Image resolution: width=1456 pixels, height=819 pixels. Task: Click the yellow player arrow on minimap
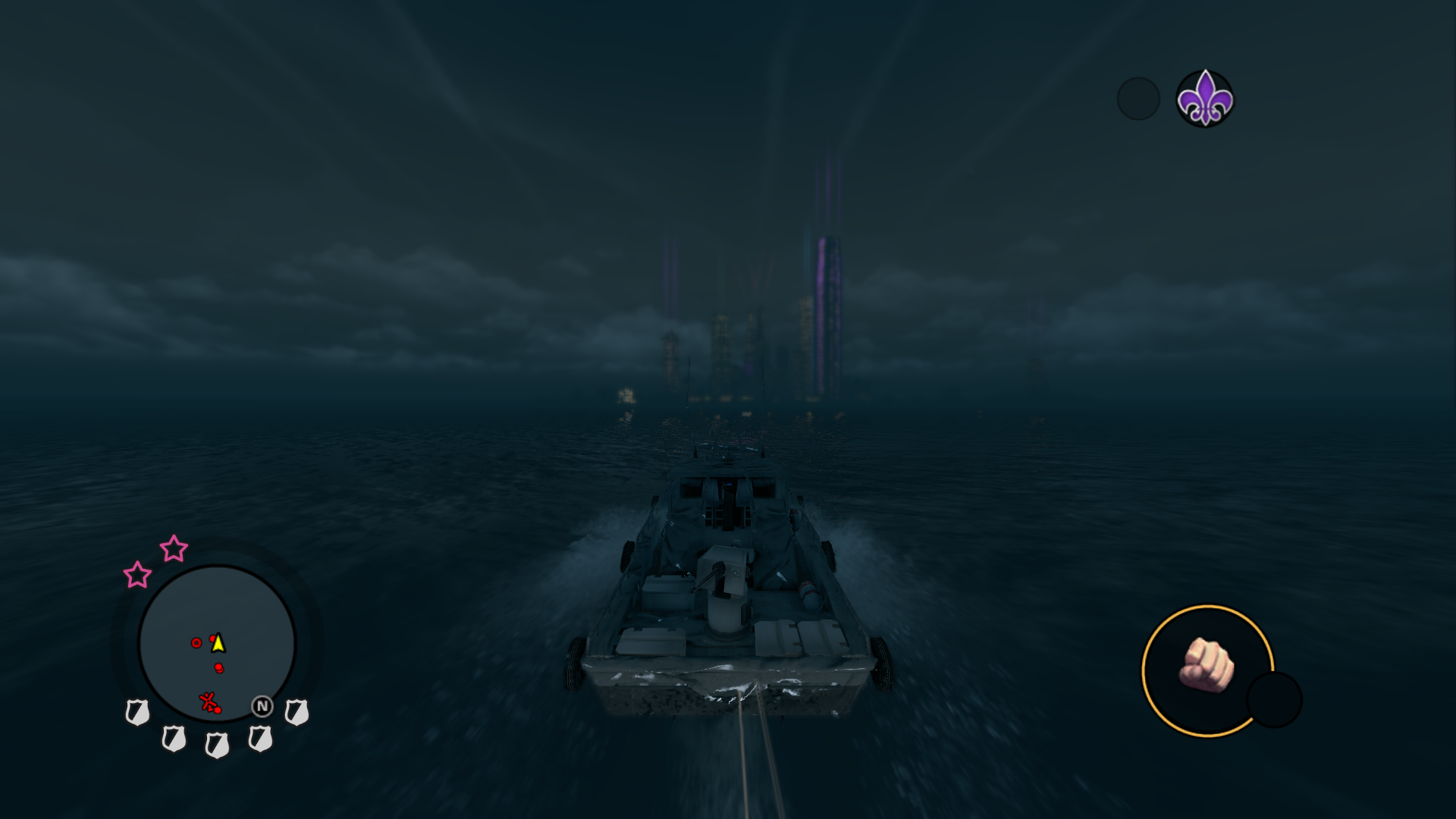(x=218, y=643)
